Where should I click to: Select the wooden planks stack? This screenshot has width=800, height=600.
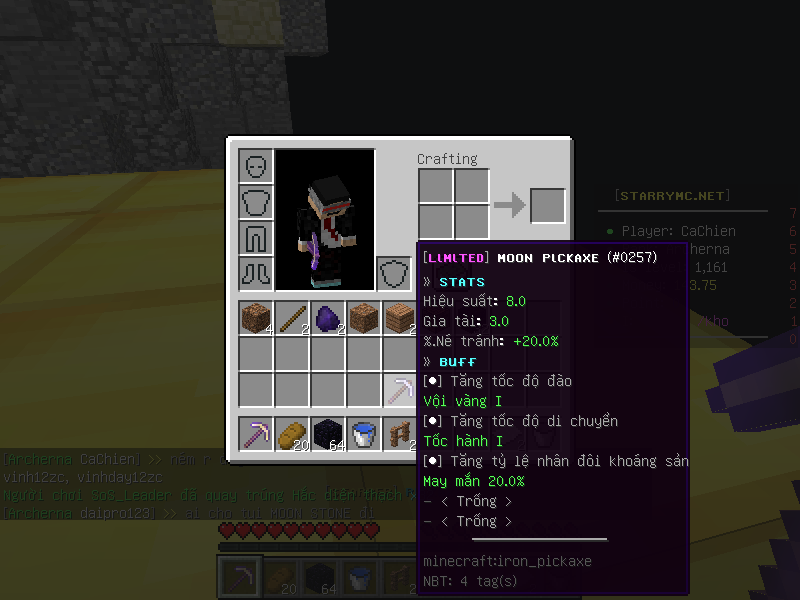point(400,318)
